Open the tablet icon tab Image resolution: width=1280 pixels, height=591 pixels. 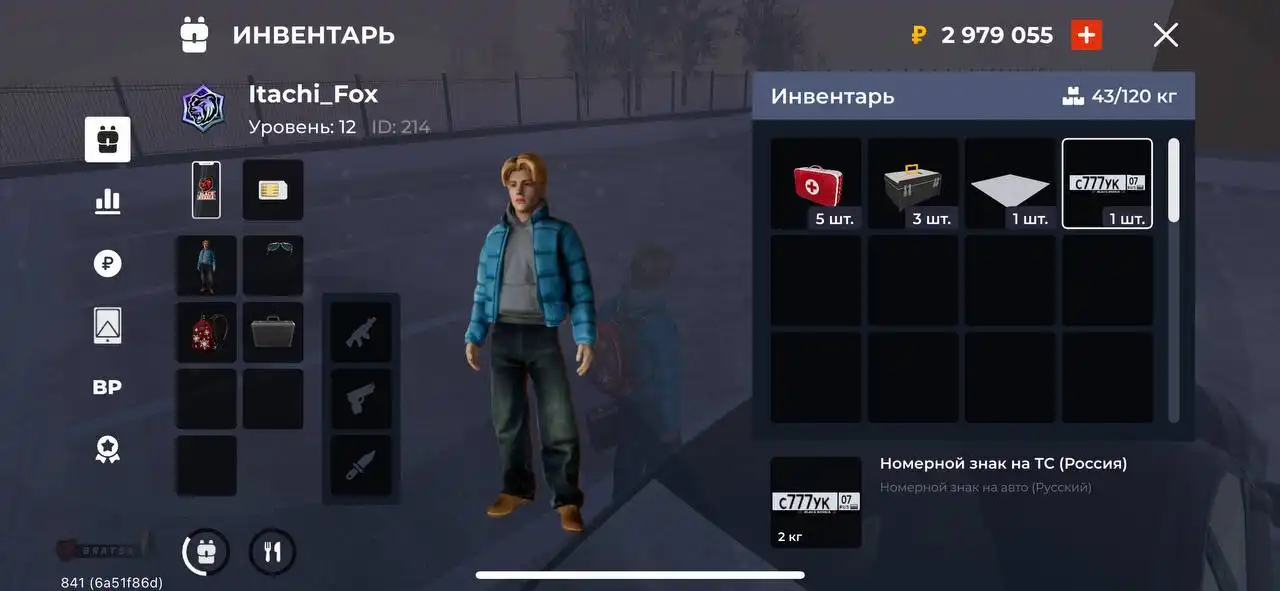(107, 325)
